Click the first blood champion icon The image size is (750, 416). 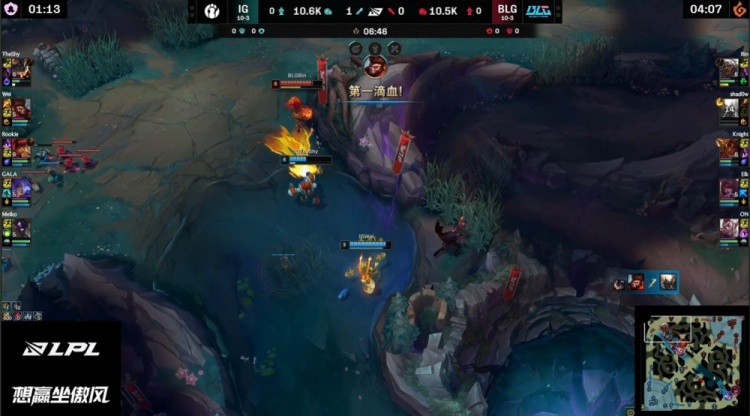tap(375, 68)
